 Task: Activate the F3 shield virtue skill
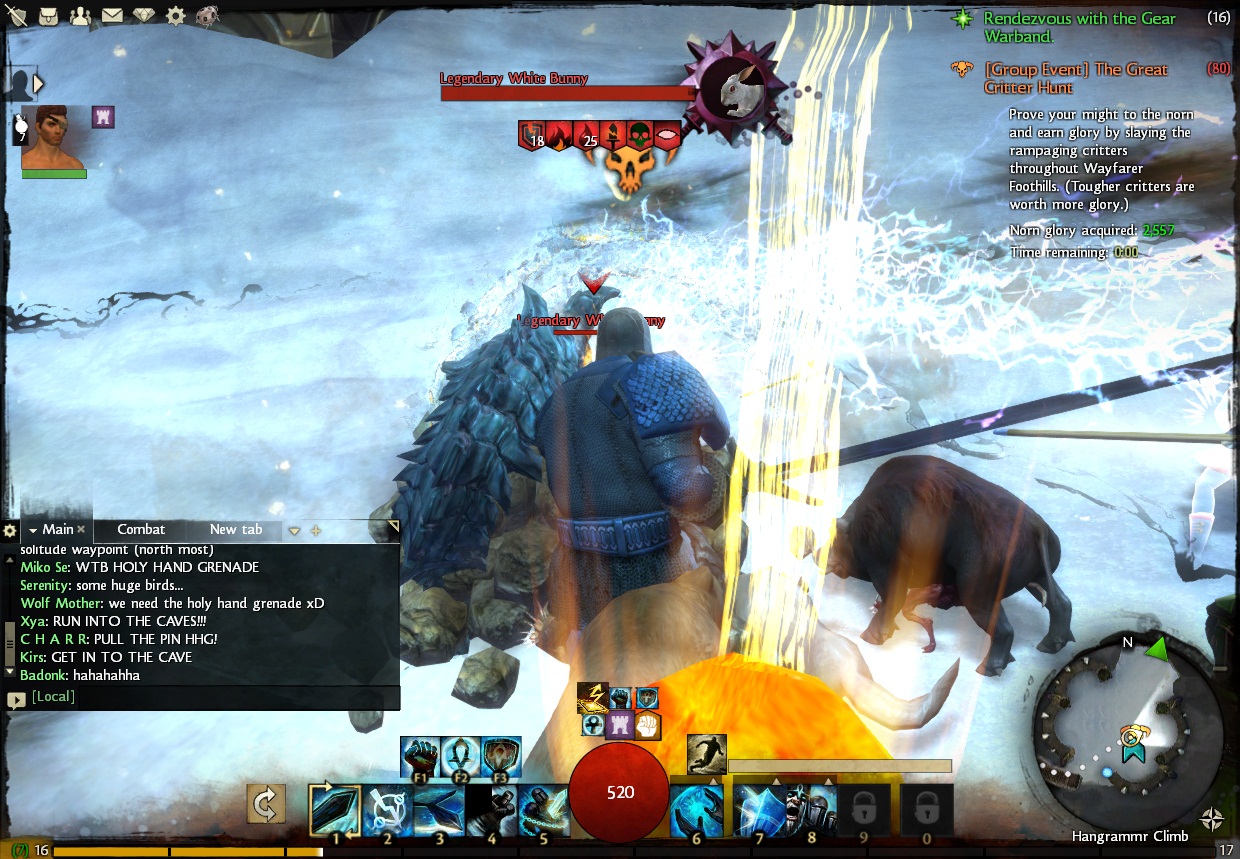(501, 756)
